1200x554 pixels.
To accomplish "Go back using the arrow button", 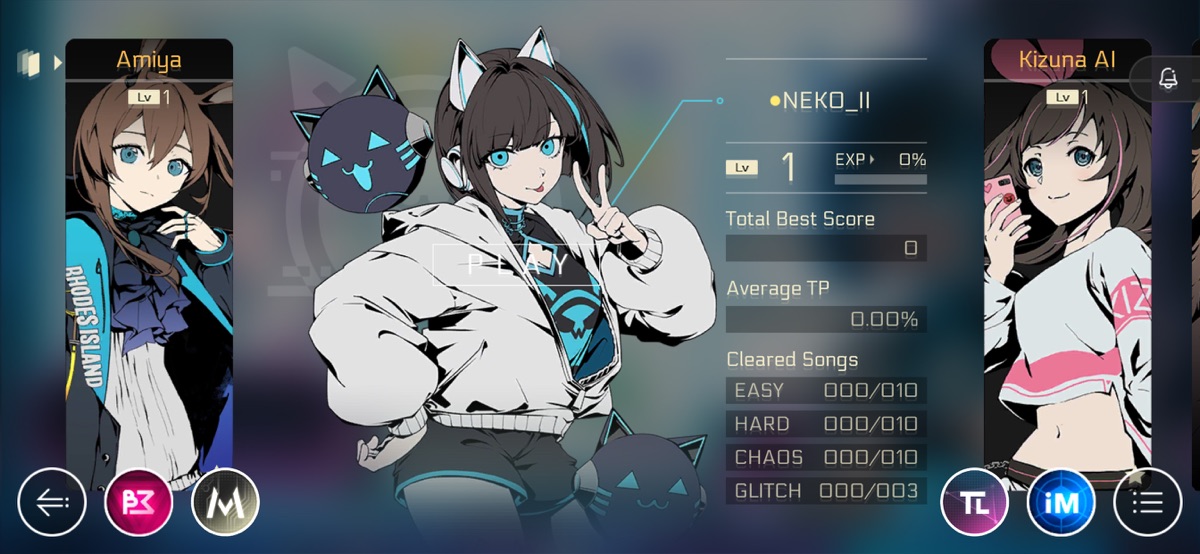I will coord(52,502).
